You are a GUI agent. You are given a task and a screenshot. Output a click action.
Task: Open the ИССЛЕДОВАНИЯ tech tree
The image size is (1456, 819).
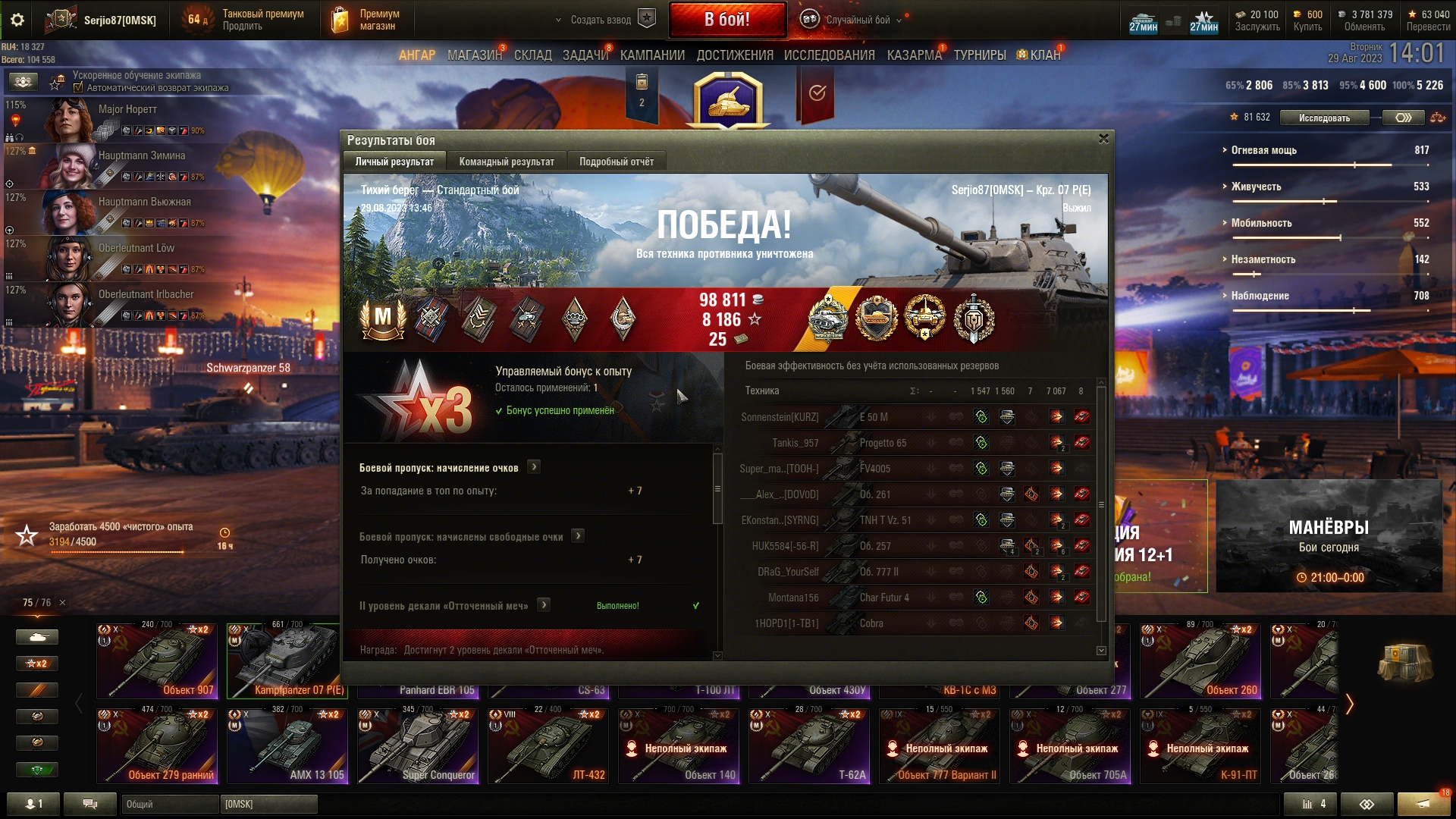click(829, 55)
